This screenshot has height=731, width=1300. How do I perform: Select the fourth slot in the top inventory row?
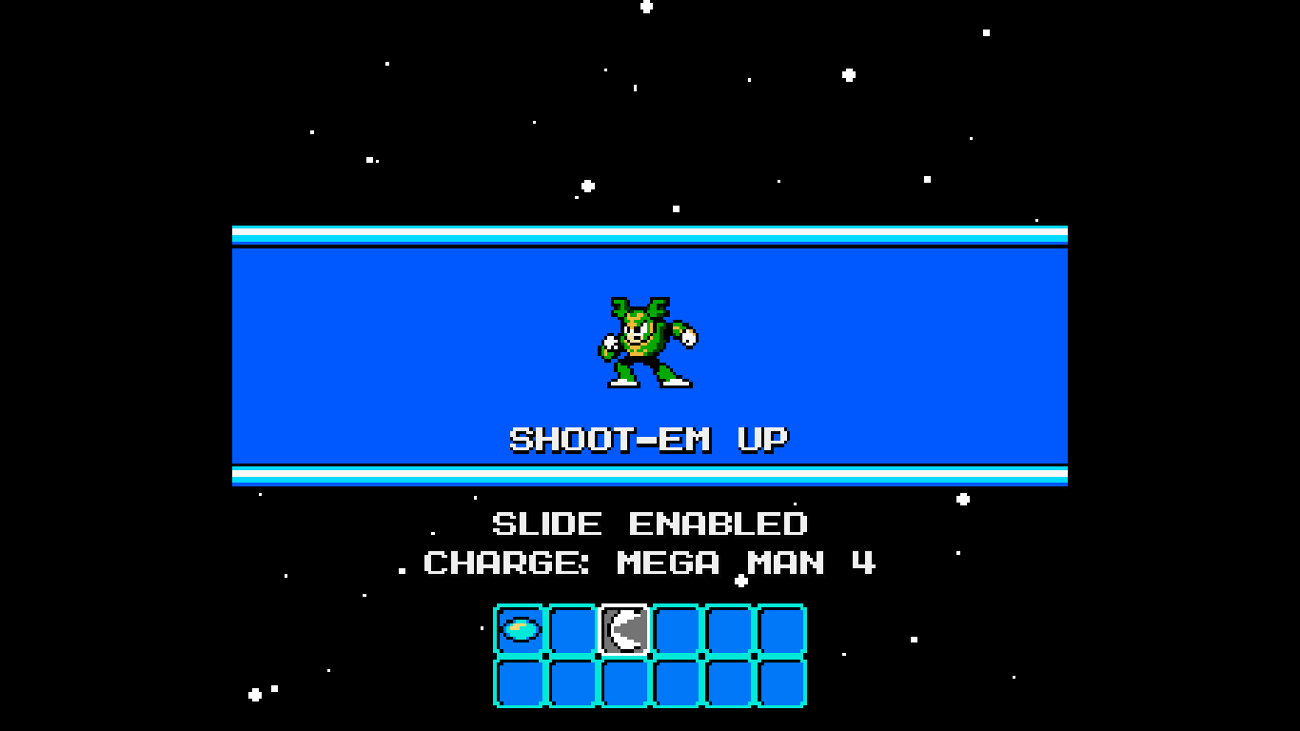(x=674, y=628)
